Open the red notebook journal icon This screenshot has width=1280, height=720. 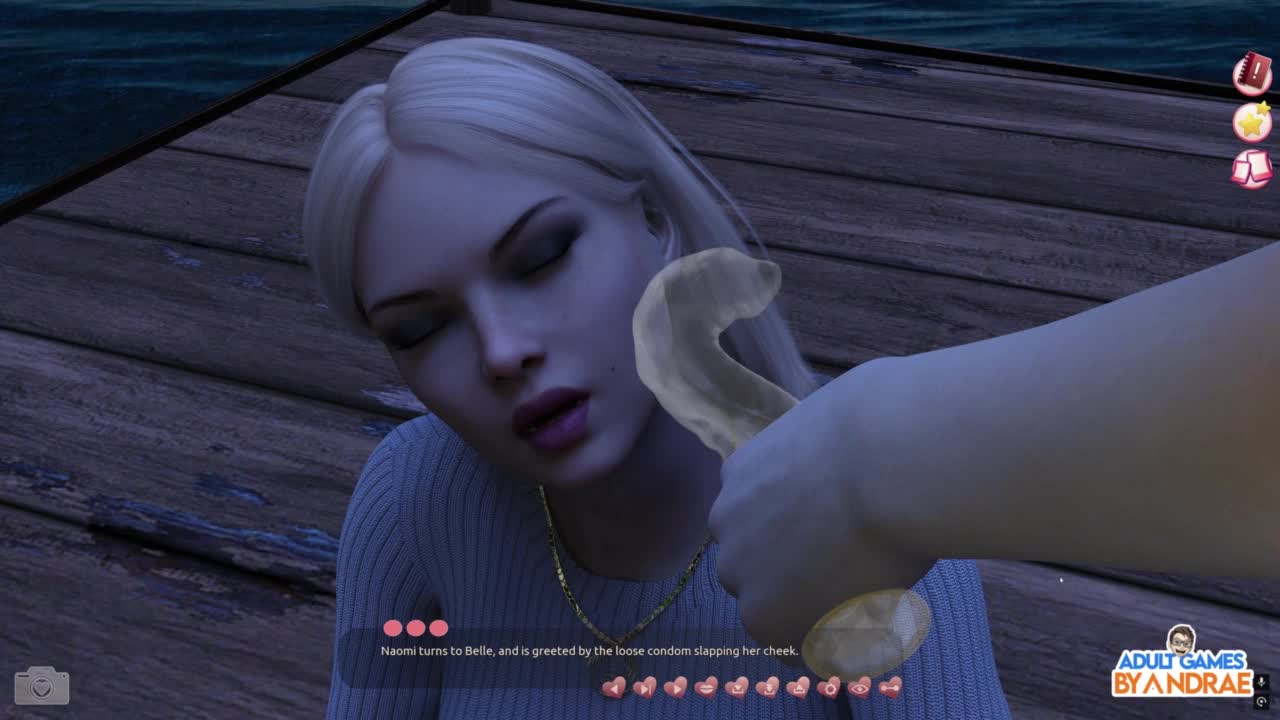(1252, 74)
